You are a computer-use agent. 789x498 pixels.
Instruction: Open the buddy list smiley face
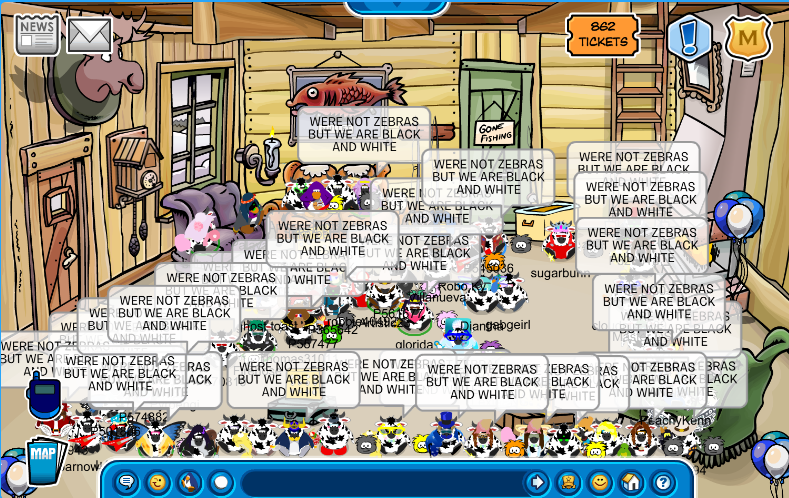tap(599, 482)
